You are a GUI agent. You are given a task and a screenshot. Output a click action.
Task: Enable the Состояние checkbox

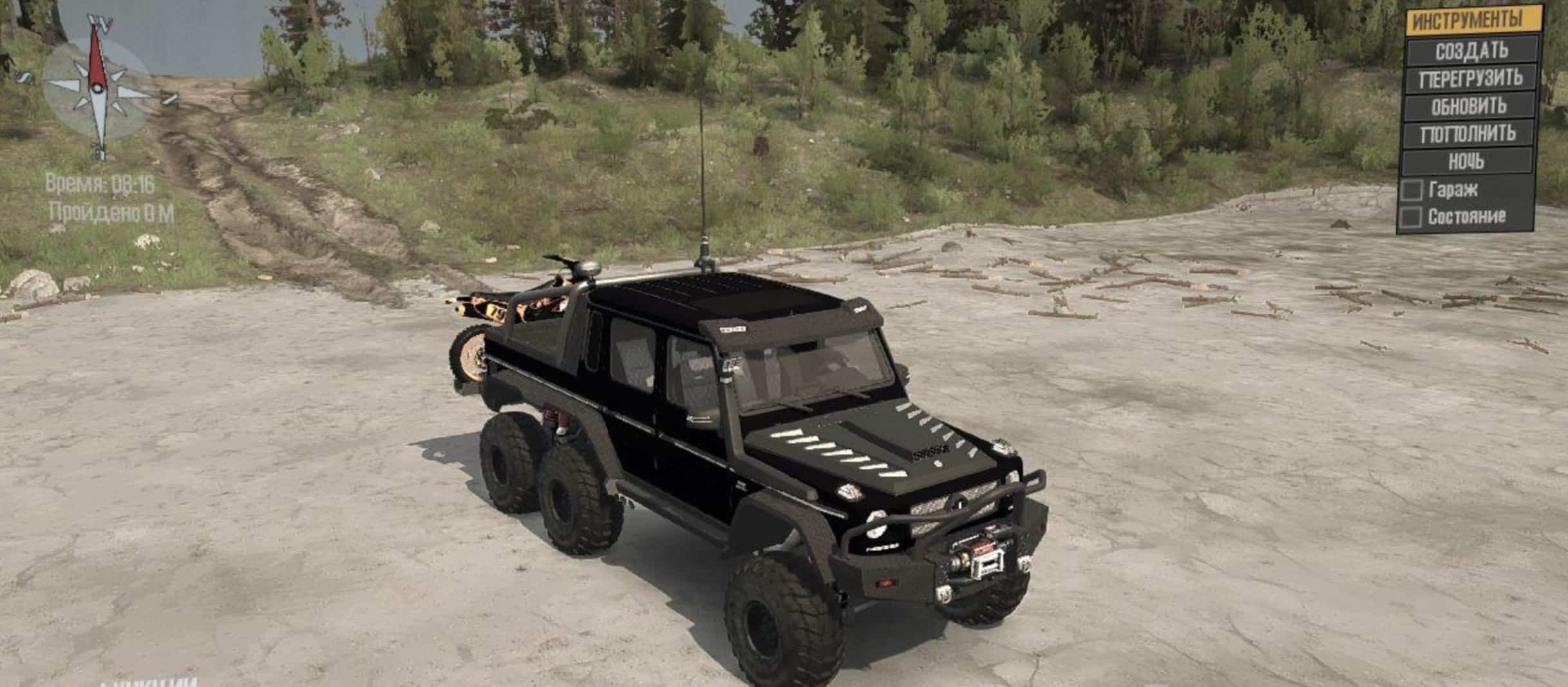1410,218
